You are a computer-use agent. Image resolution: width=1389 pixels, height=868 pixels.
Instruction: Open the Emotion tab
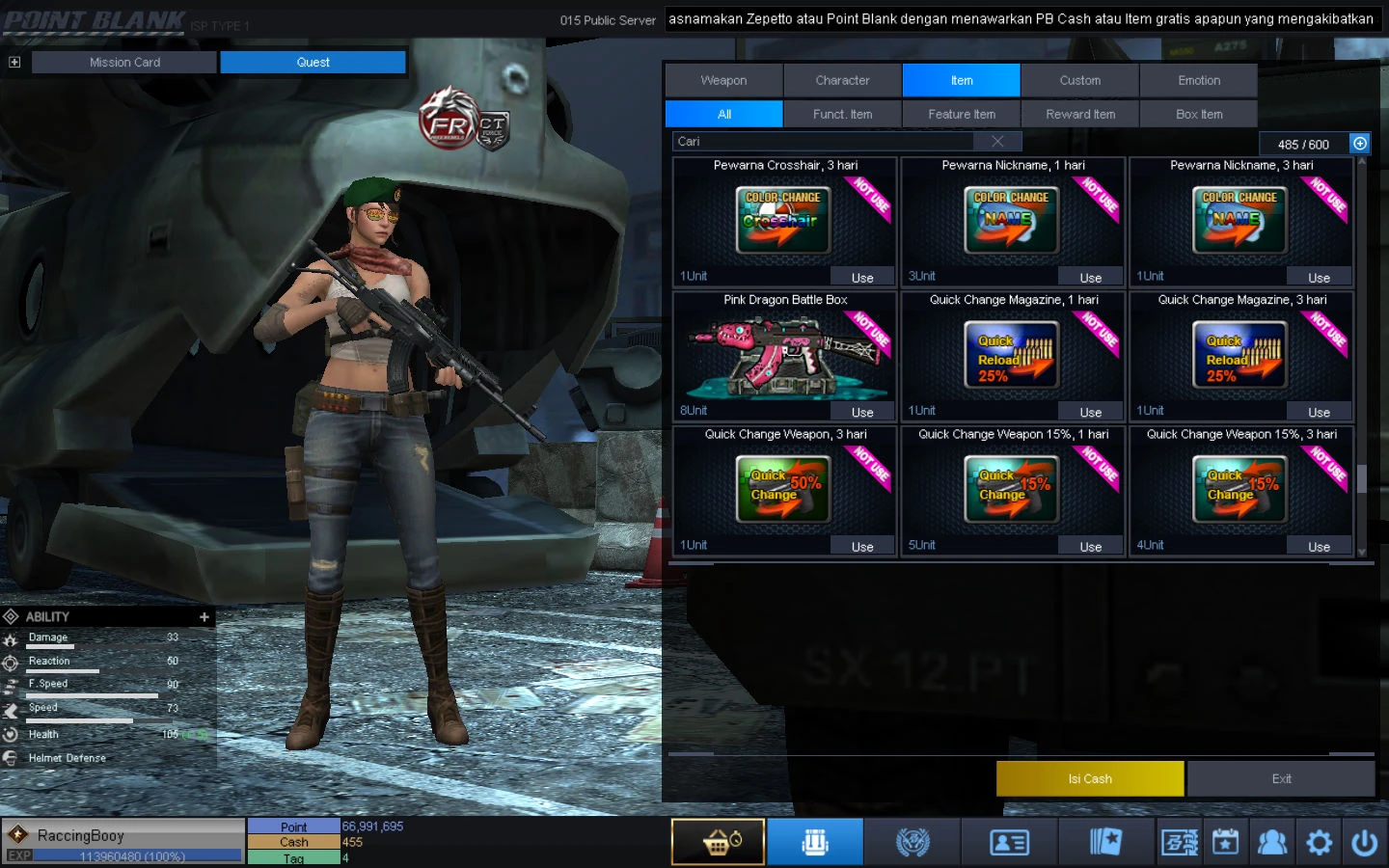tap(1198, 81)
